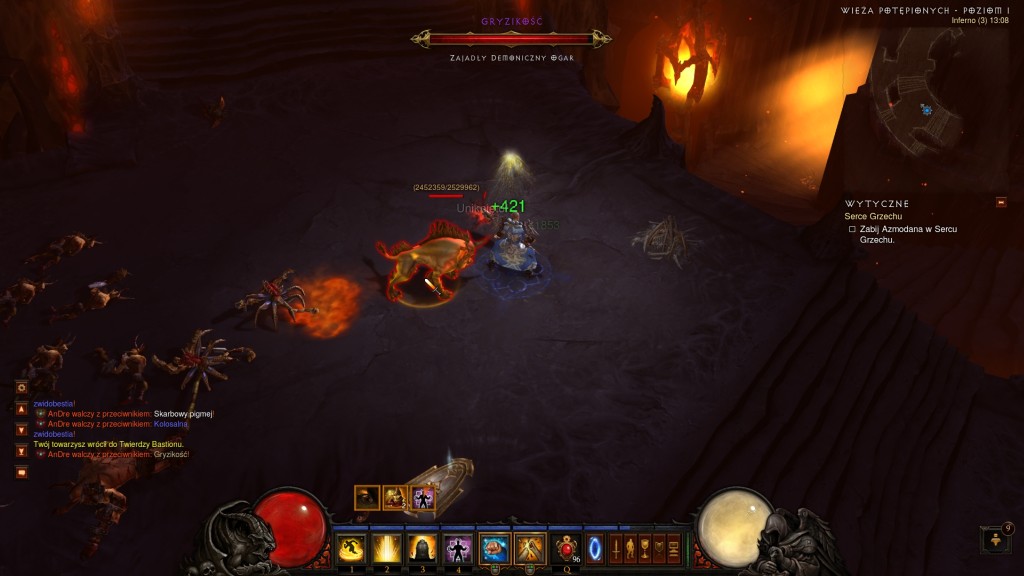Trigger the purple silhouette skill in the action bar
This screenshot has height=576, width=1024.
(x=458, y=548)
